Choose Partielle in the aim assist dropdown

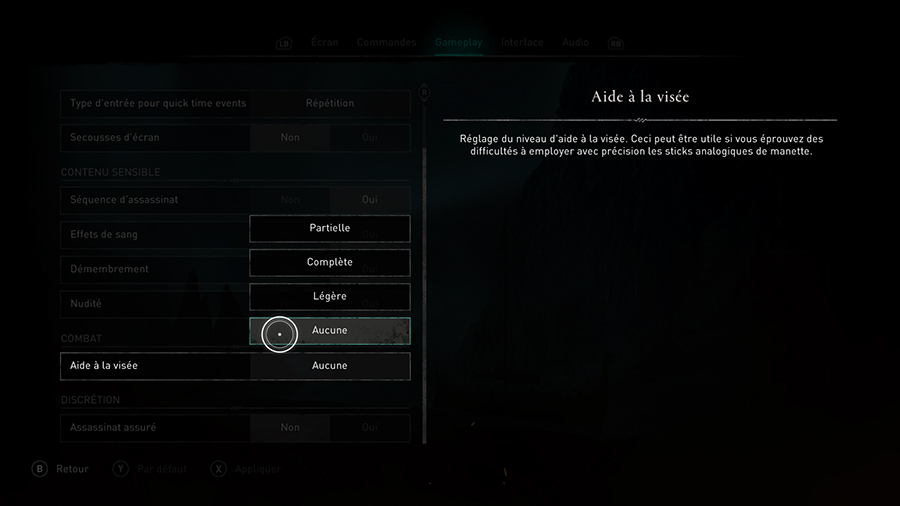[329, 228]
